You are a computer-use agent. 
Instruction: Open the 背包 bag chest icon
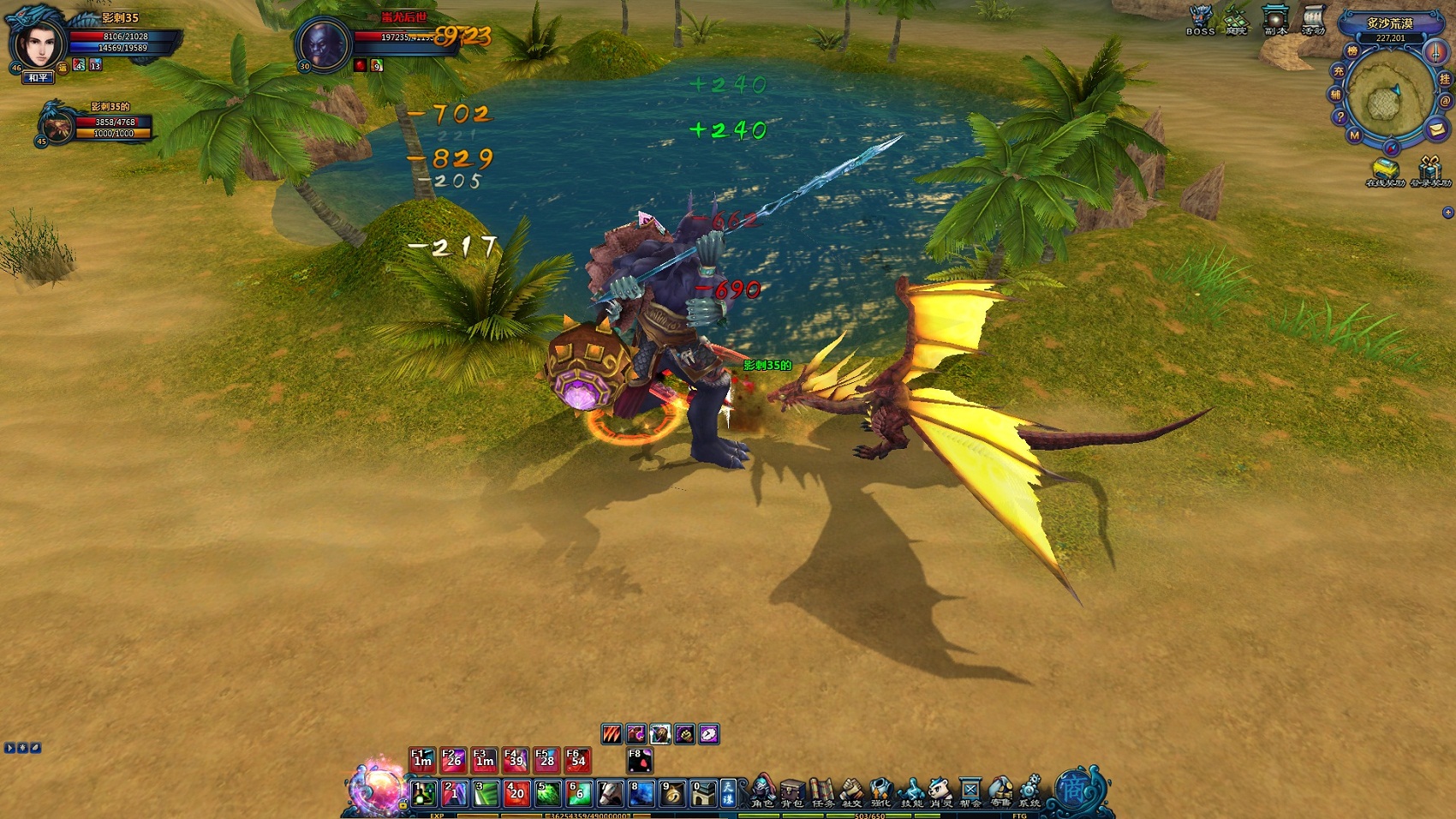pyautogui.click(x=792, y=791)
